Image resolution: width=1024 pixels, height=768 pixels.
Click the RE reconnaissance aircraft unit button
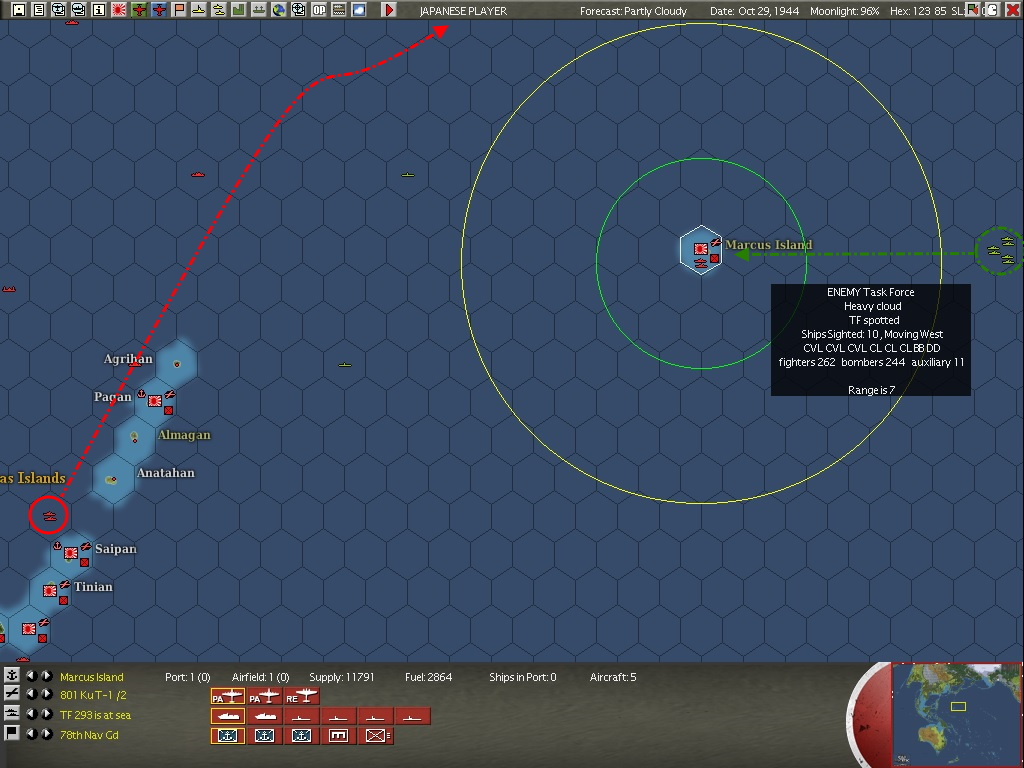tap(302, 696)
